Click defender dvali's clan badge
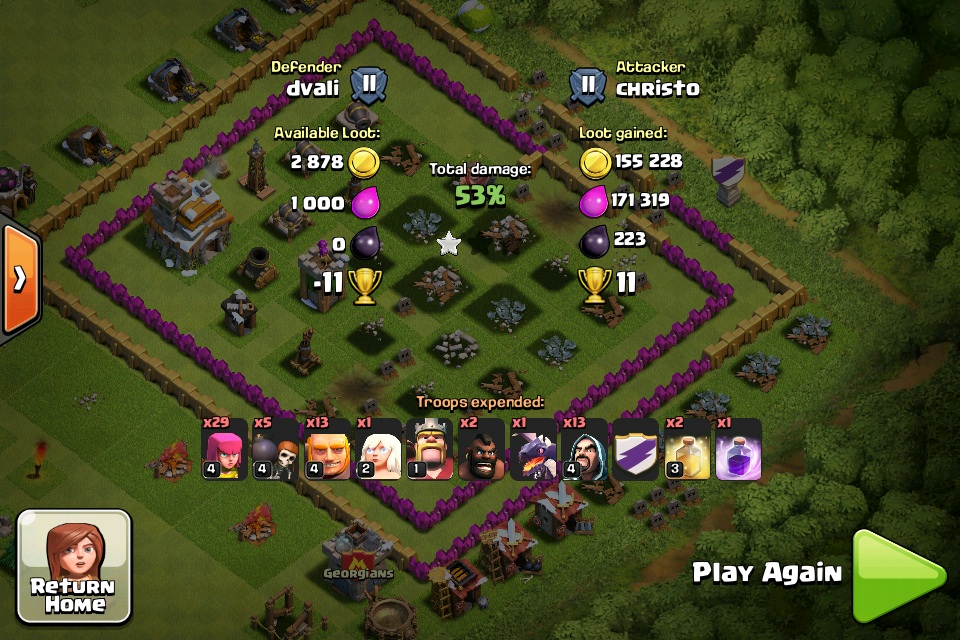 pos(367,83)
